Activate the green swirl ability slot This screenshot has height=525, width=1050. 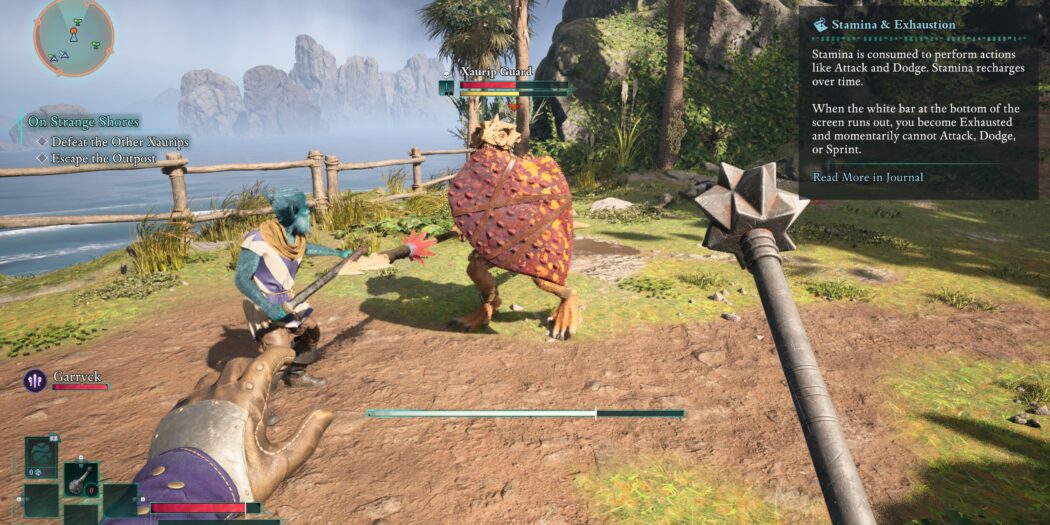[41, 456]
